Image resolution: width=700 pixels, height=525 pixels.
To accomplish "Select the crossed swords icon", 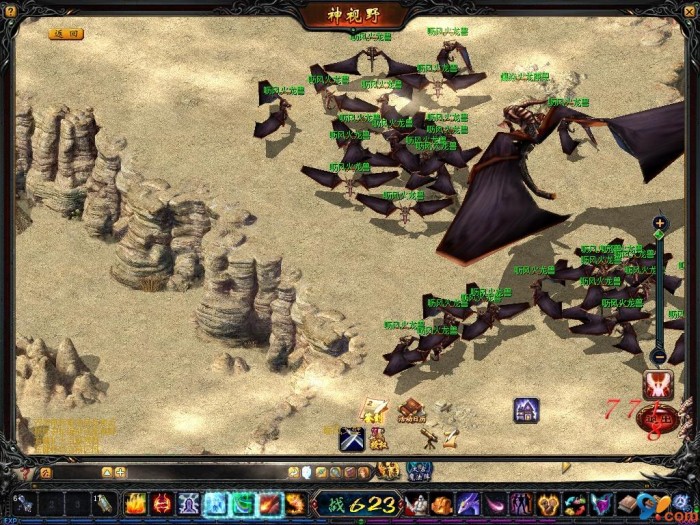I will click(x=351, y=438).
